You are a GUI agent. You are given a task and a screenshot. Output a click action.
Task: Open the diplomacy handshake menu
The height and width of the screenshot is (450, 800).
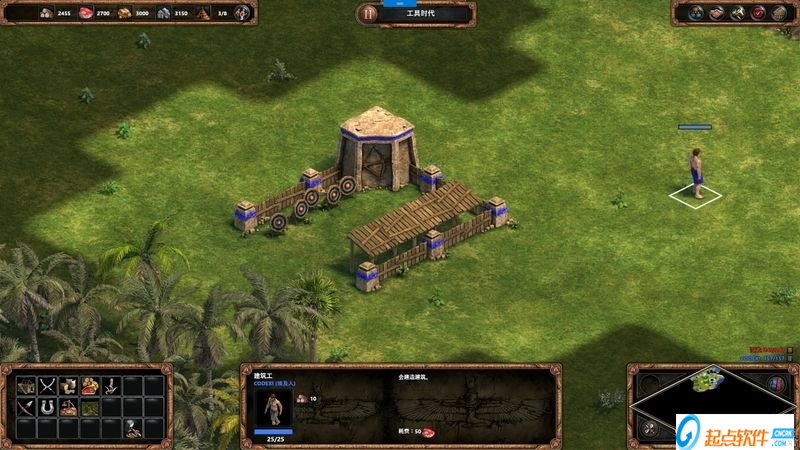tap(716, 13)
